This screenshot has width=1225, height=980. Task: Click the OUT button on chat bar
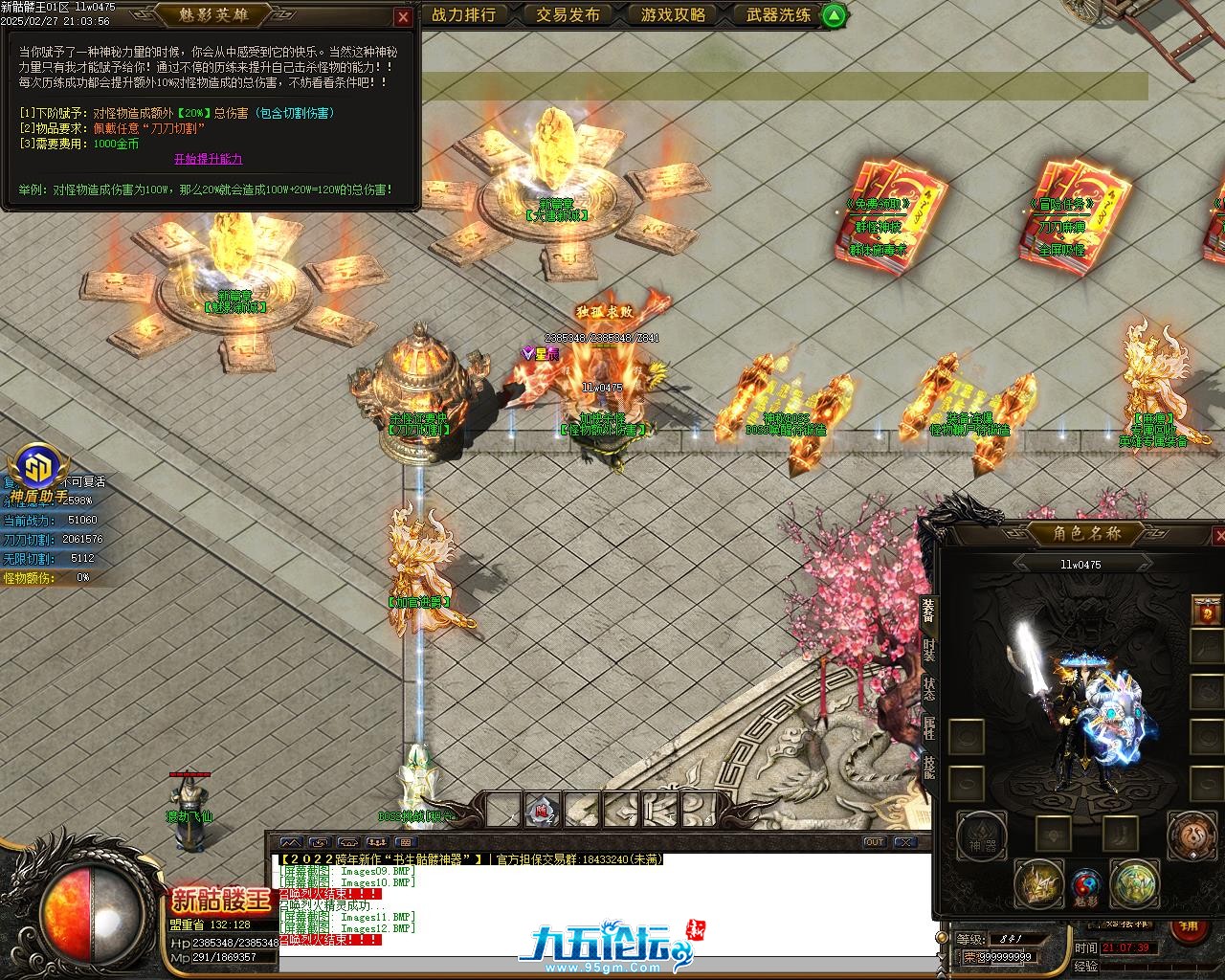click(x=874, y=842)
